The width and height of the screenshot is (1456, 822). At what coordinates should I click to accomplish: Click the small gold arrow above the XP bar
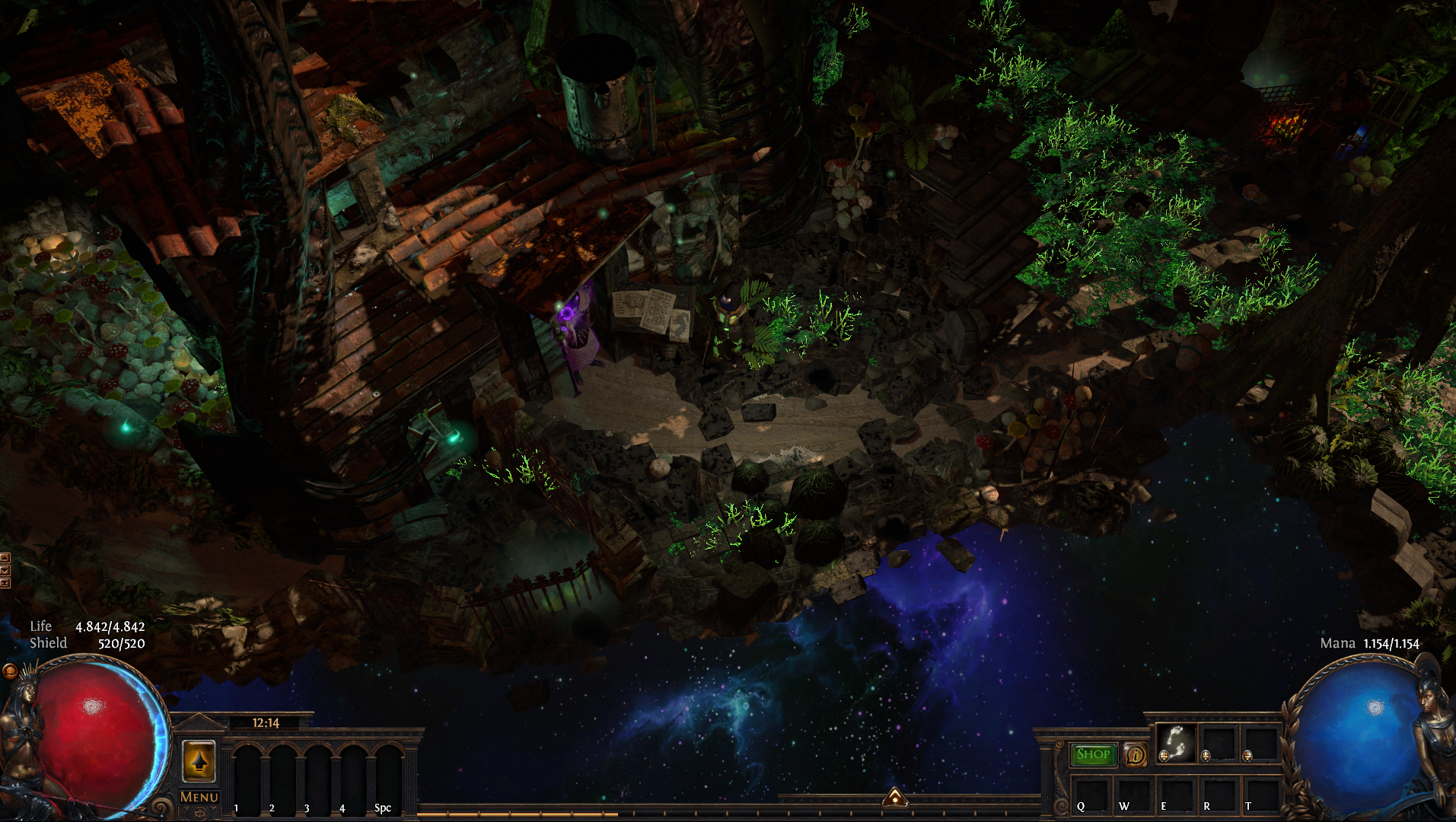coord(895,798)
